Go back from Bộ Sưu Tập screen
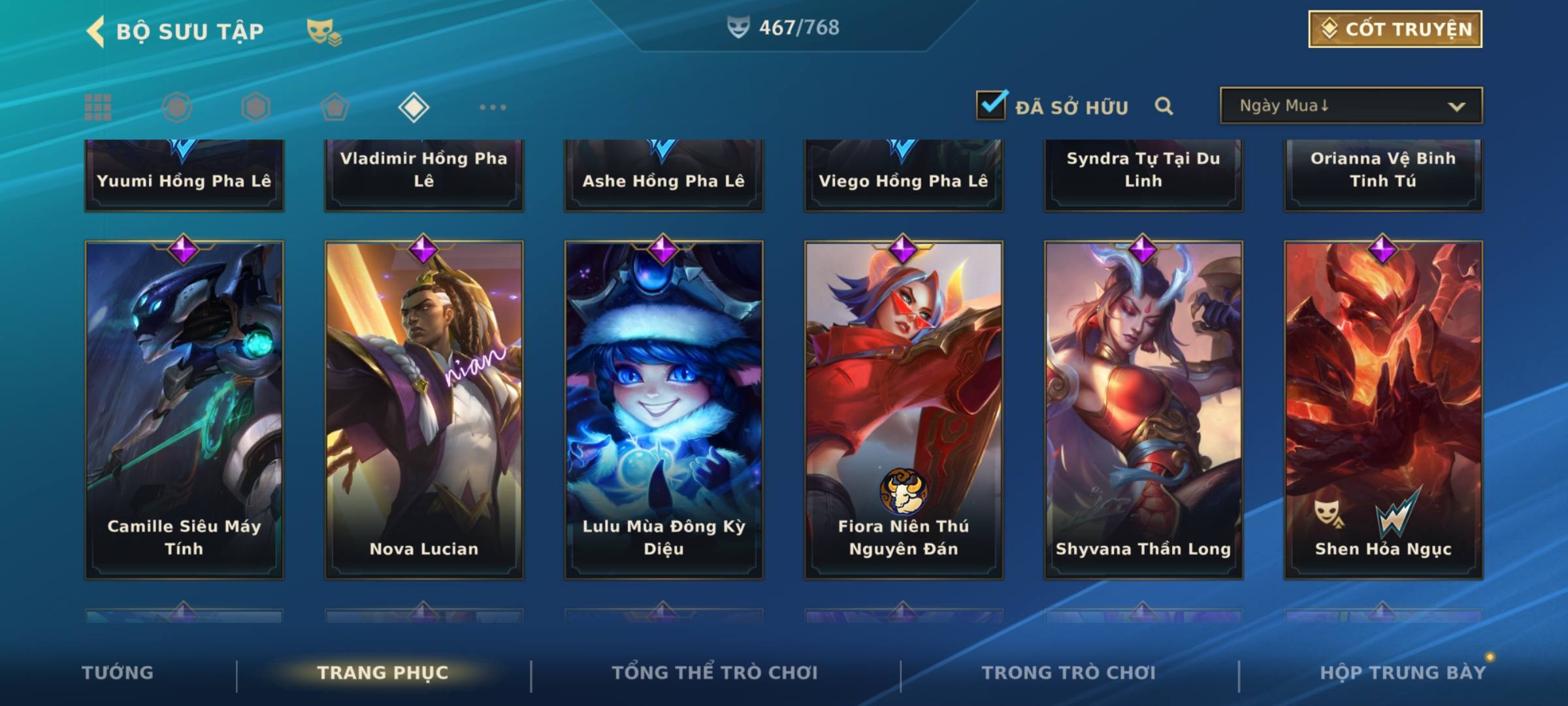 pyautogui.click(x=95, y=31)
